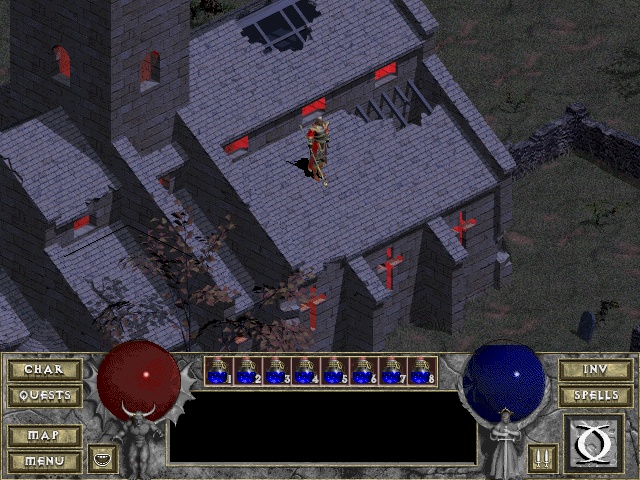Open the SPELLS book
This screenshot has width=640, height=480.
[x=595, y=395]
